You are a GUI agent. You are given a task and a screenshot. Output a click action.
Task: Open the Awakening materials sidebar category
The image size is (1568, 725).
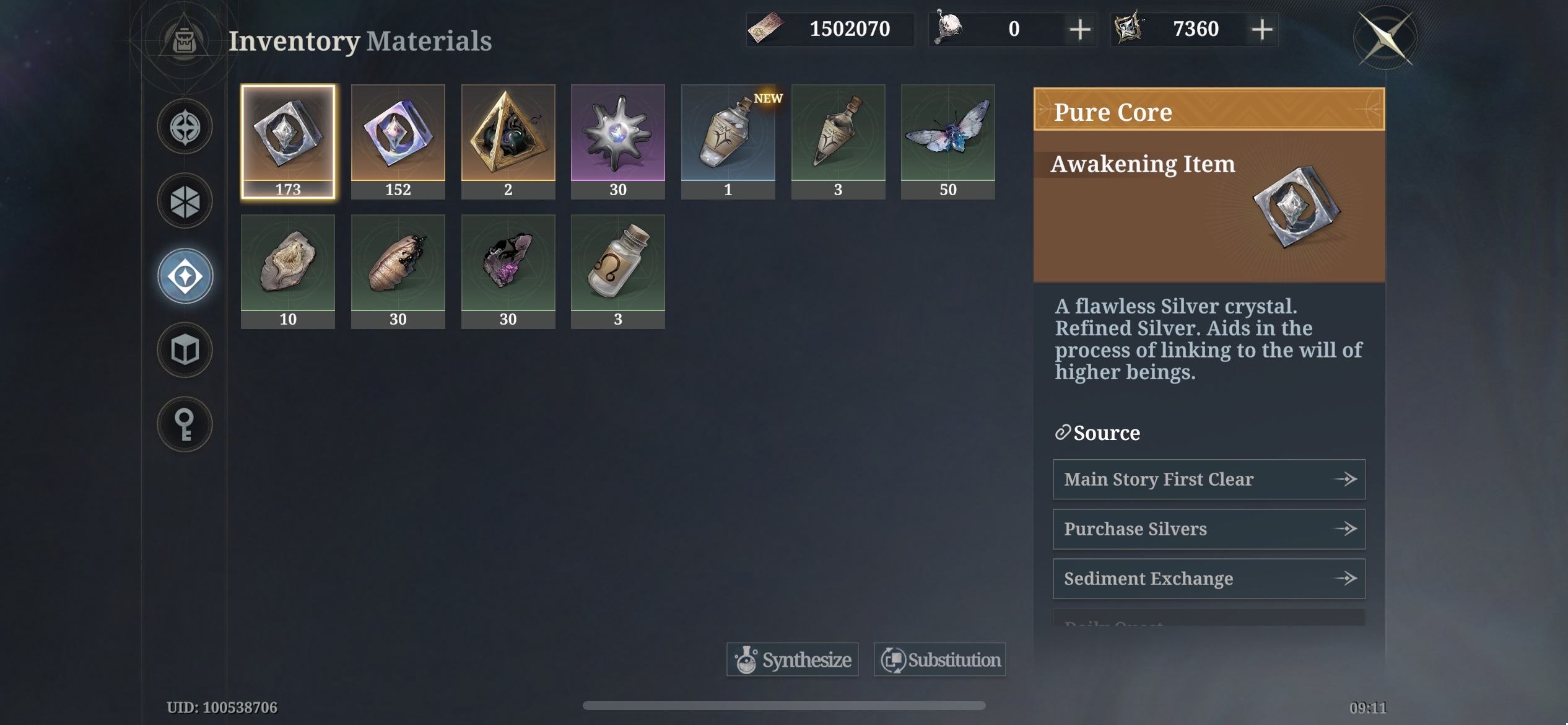coord(185,276)
